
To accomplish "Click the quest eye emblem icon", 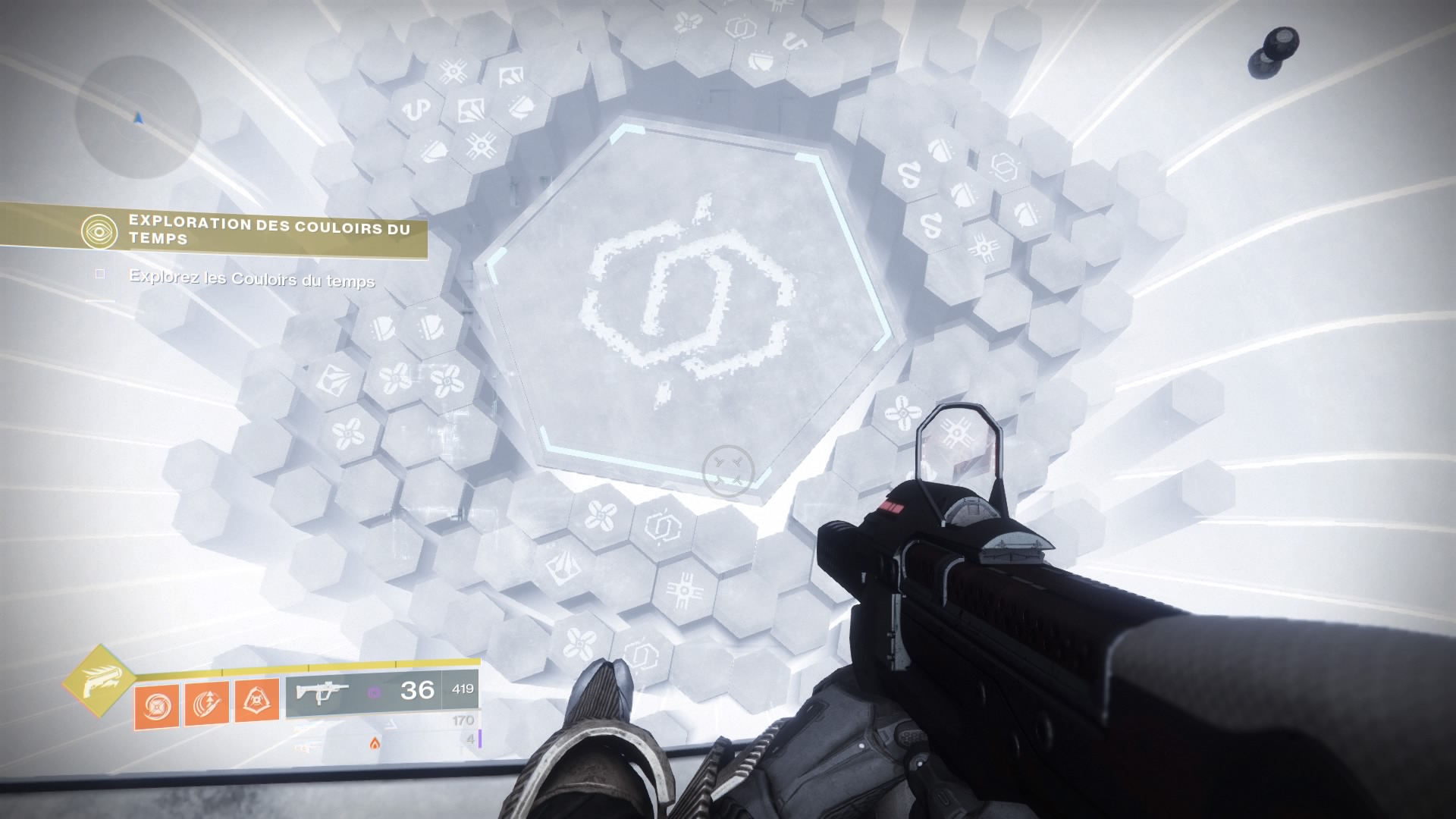I will pyautogui.click(x=100, y=231).
